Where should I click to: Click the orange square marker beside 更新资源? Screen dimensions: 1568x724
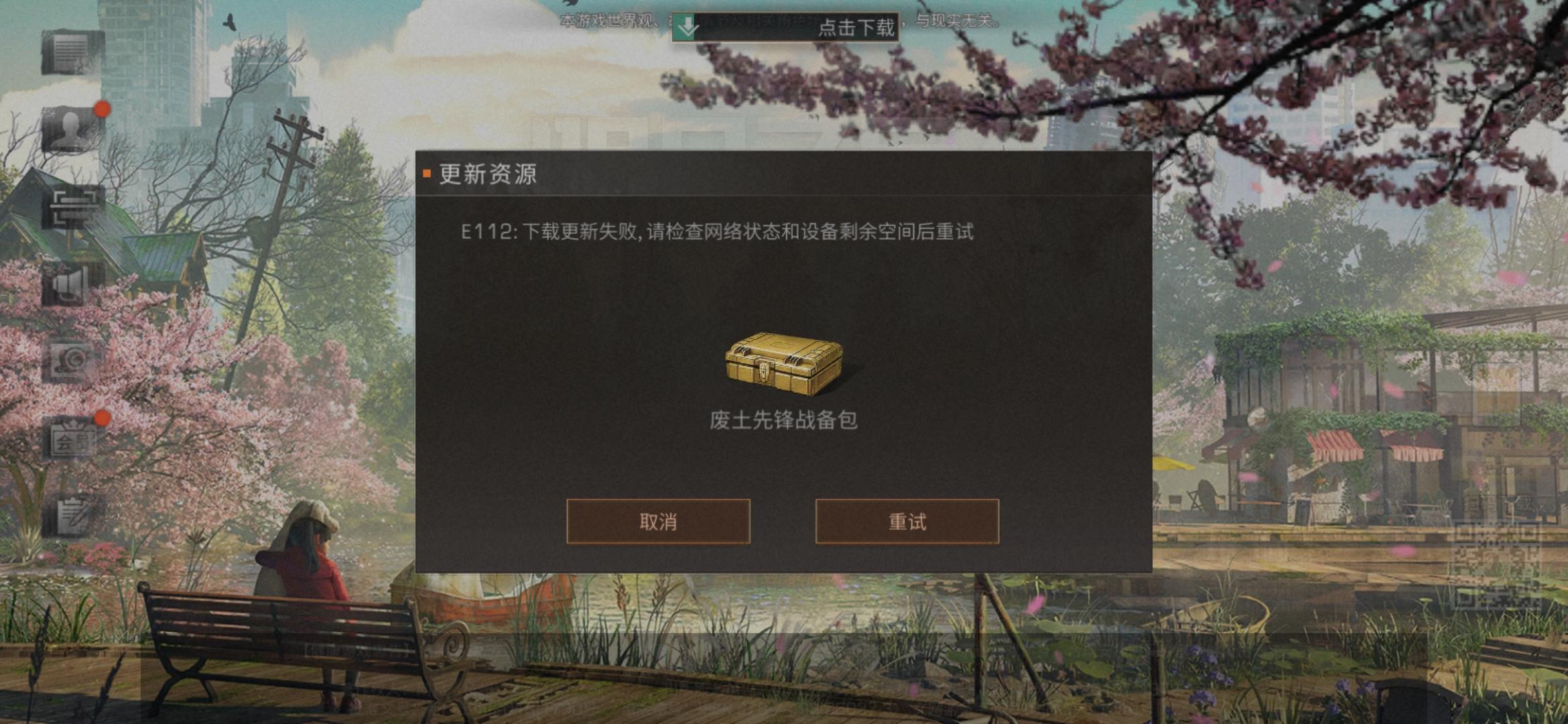click(428, 173)
